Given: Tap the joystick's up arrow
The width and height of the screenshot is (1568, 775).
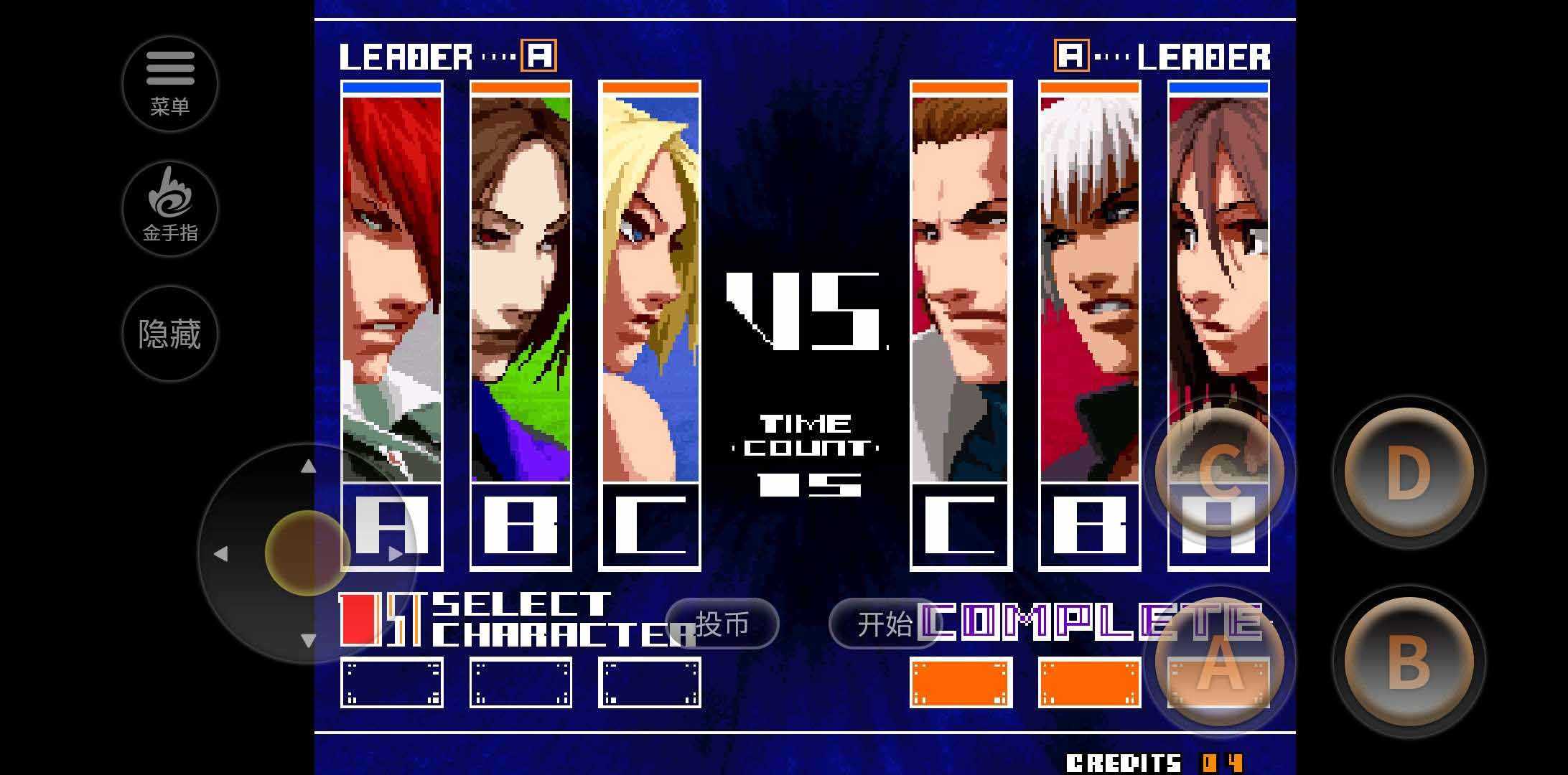Looking at the screenshot, I should click(x=308, y=466).
